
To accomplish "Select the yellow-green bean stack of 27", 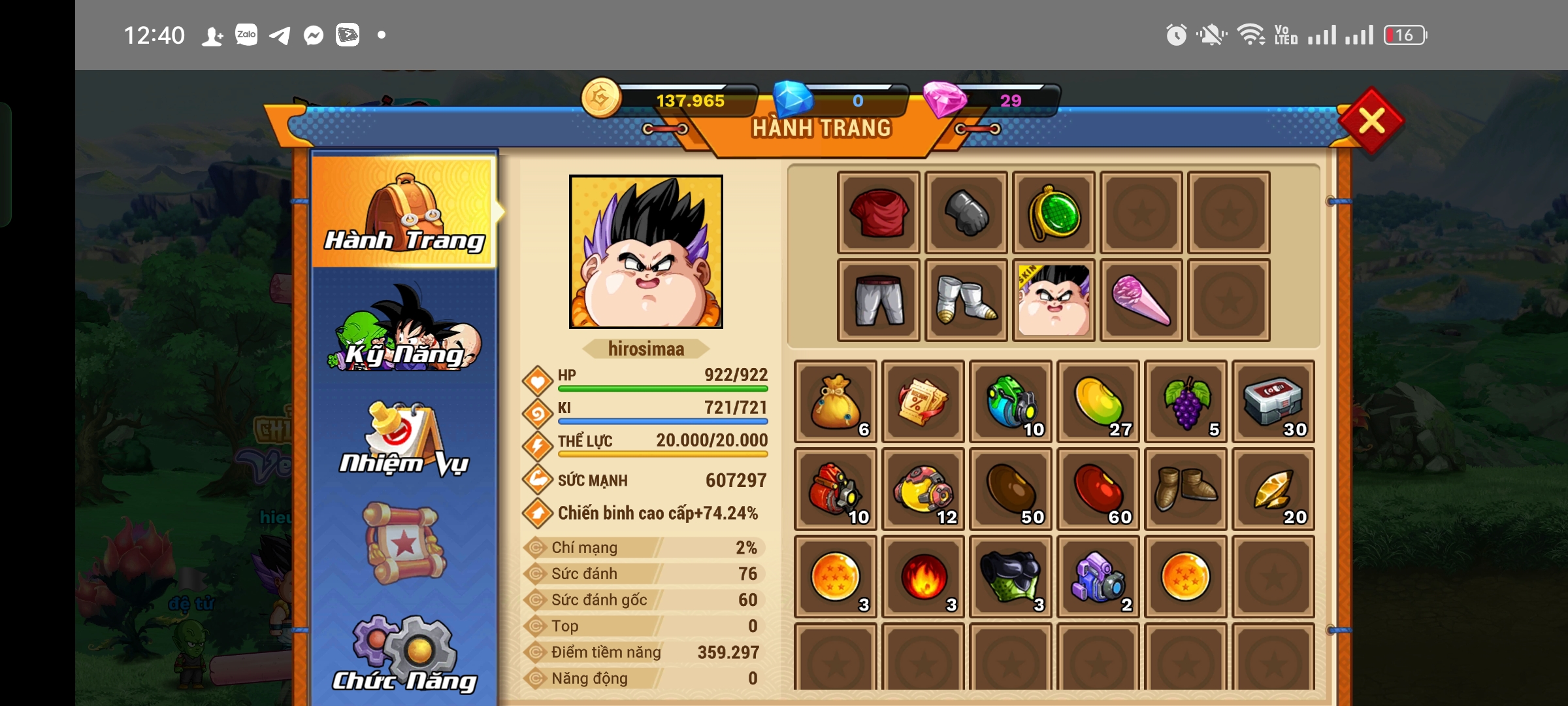I will (x=1098, y=401).
